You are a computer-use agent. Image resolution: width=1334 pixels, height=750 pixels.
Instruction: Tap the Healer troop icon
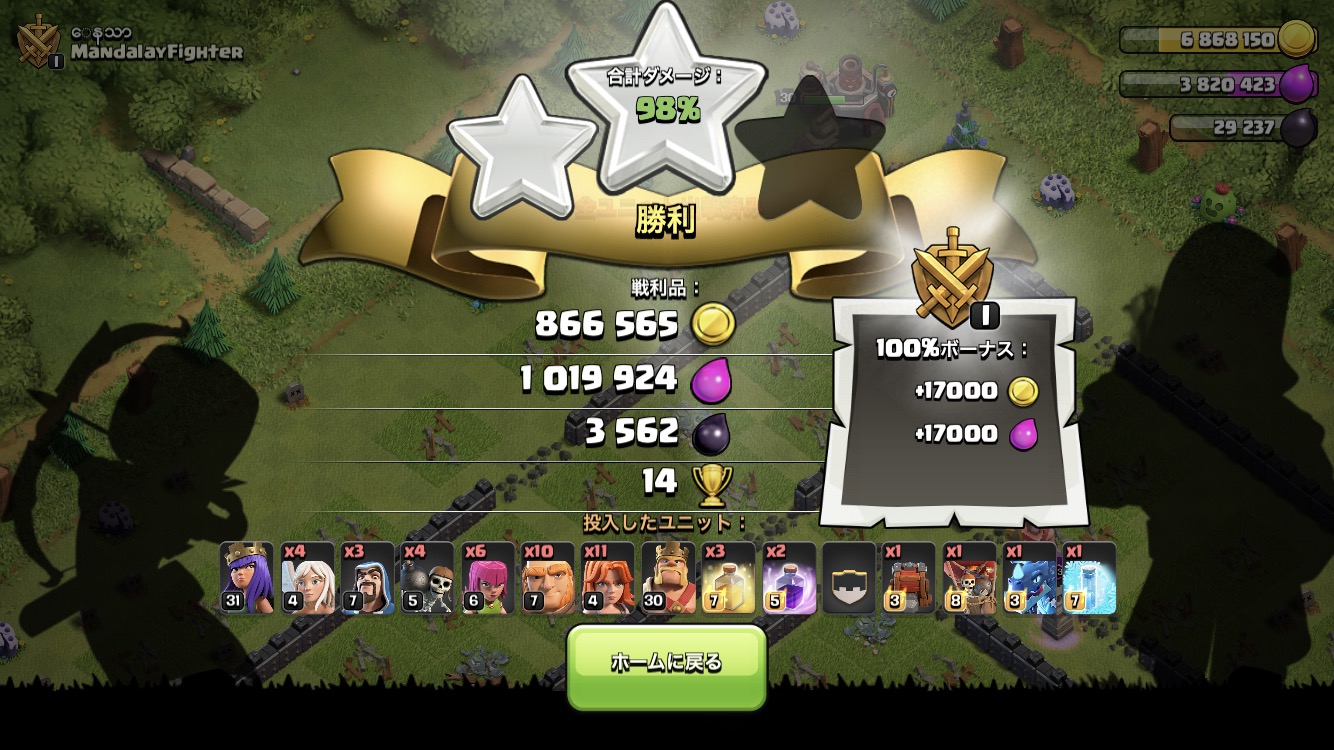pyautogui.click(x=307, y=578)
